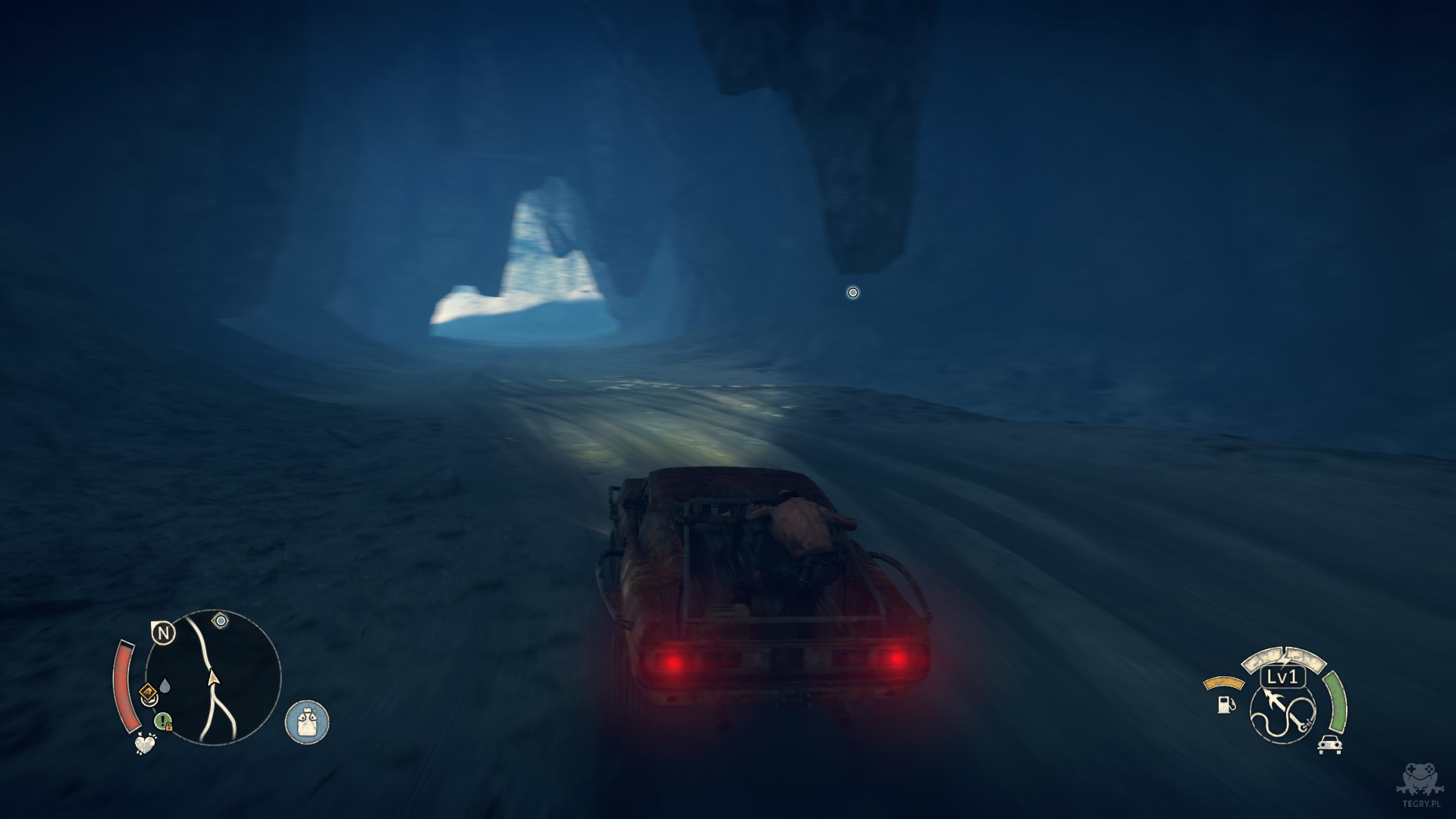Click the north compass N indicator
This screenshot has width=1456, height=819.
[x=163, y=632]
